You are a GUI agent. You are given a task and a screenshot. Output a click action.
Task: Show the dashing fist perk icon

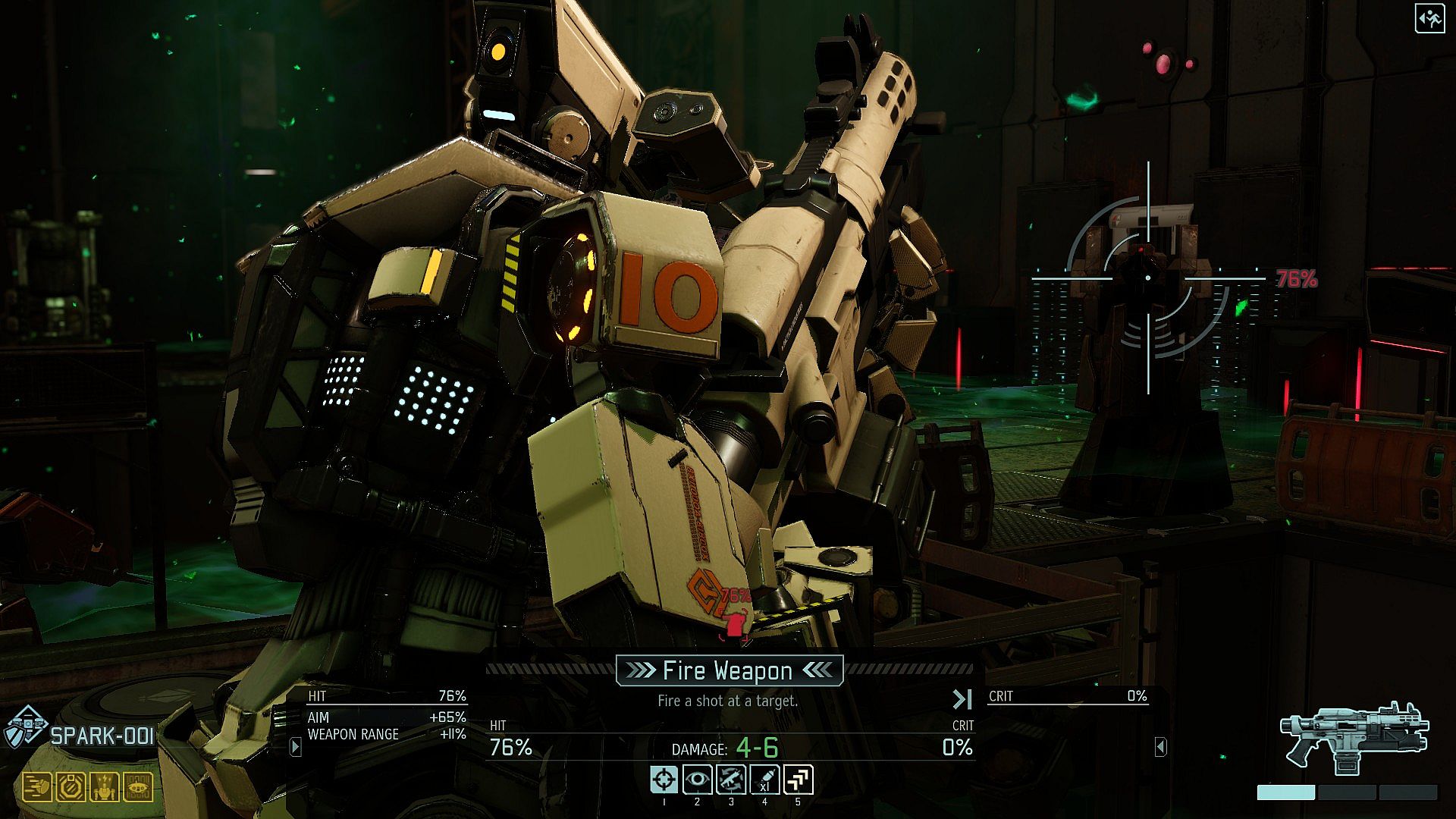click(x=36, y=788)
